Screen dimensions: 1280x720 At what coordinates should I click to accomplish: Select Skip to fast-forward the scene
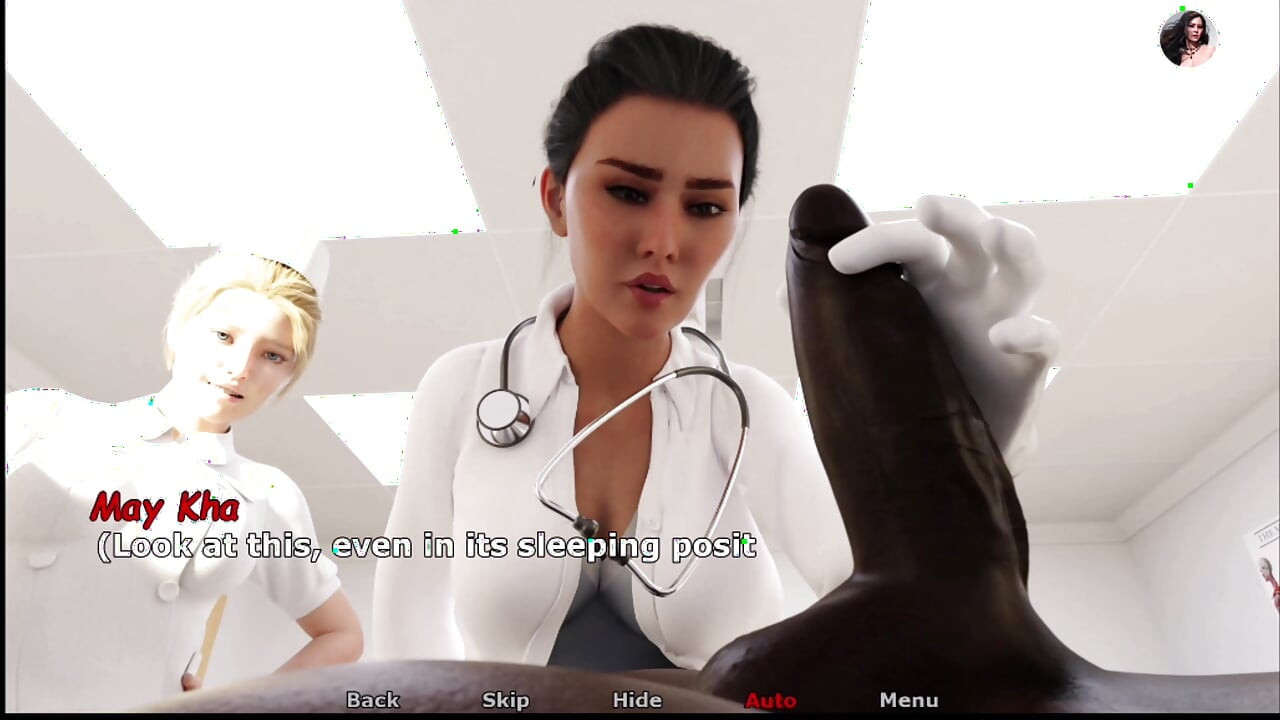point(506,700)
